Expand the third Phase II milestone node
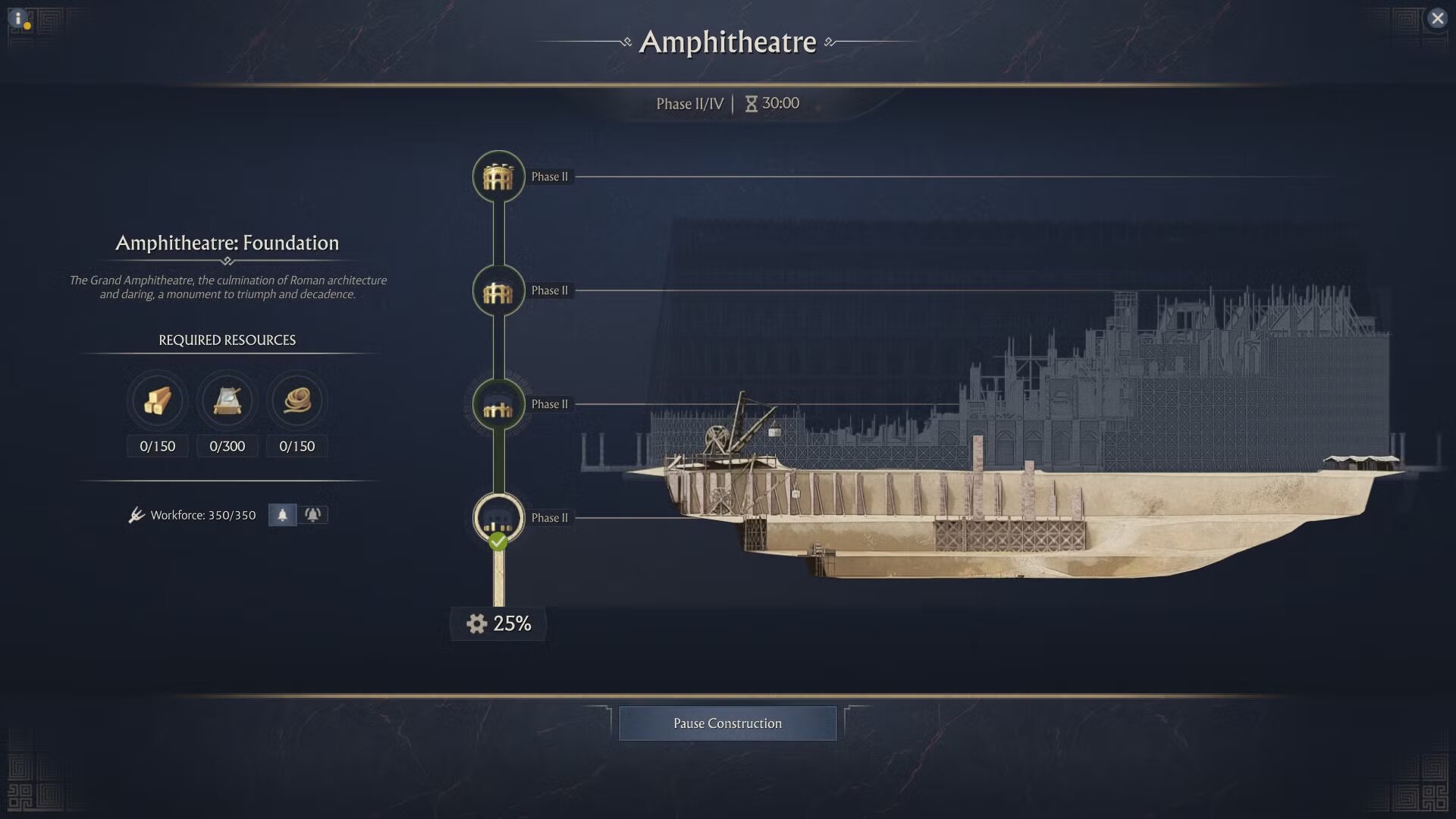The height and width of the screenshot is (819, 1456). pos(497,404)
